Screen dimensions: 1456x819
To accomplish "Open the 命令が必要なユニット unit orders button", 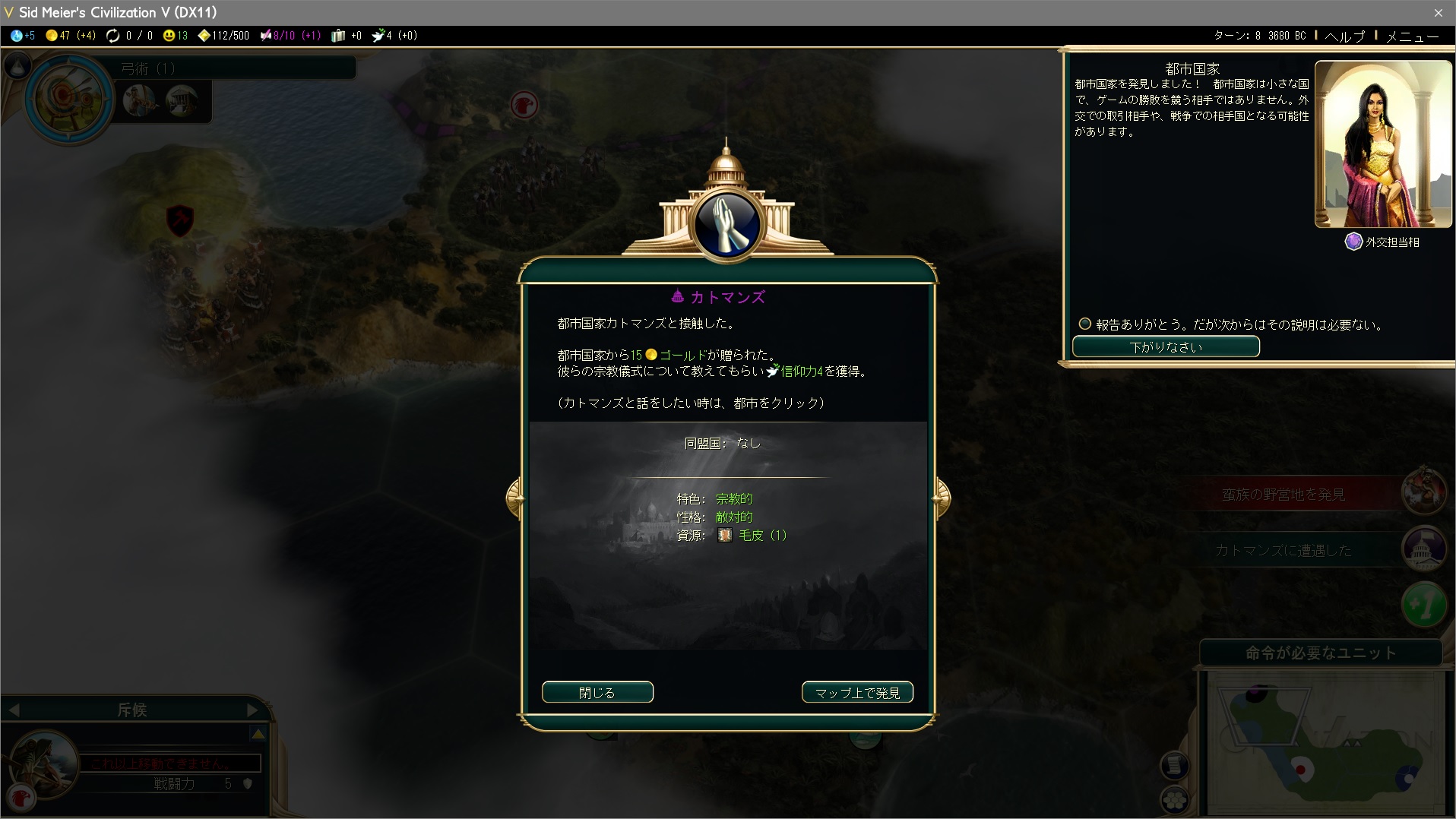I will click(x=1321, y=653).
